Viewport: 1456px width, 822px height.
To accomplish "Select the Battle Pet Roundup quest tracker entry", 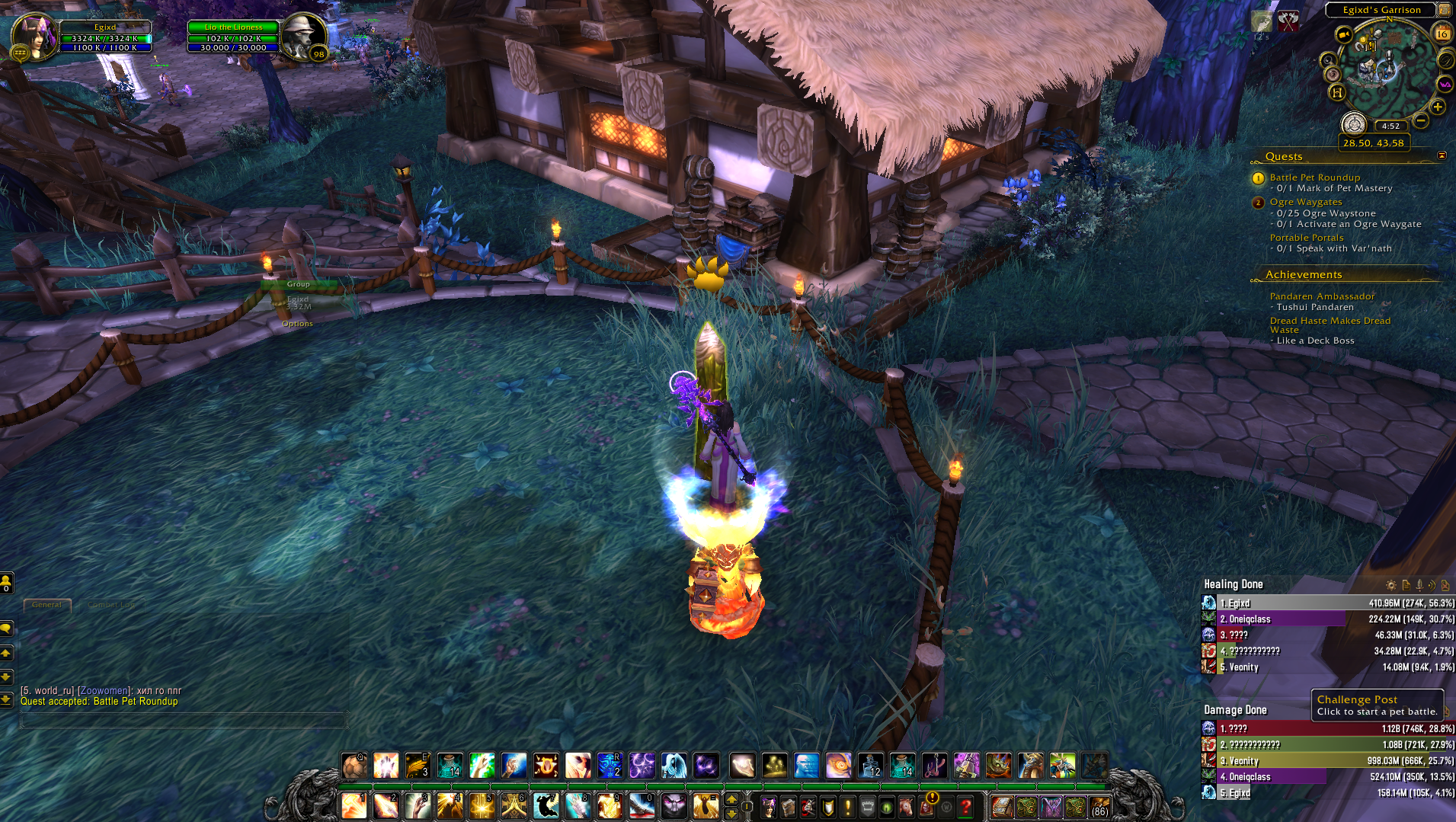I will click(x=1314, y=178).
